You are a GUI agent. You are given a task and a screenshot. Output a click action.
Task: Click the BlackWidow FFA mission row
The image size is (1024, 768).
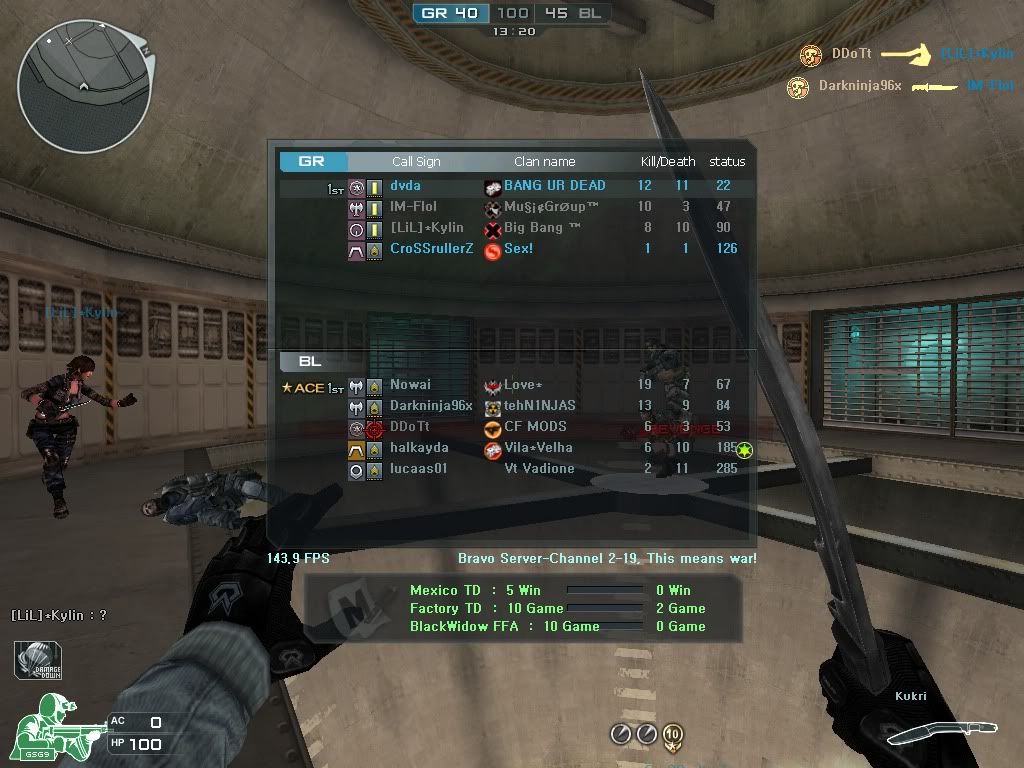point(557,626)
